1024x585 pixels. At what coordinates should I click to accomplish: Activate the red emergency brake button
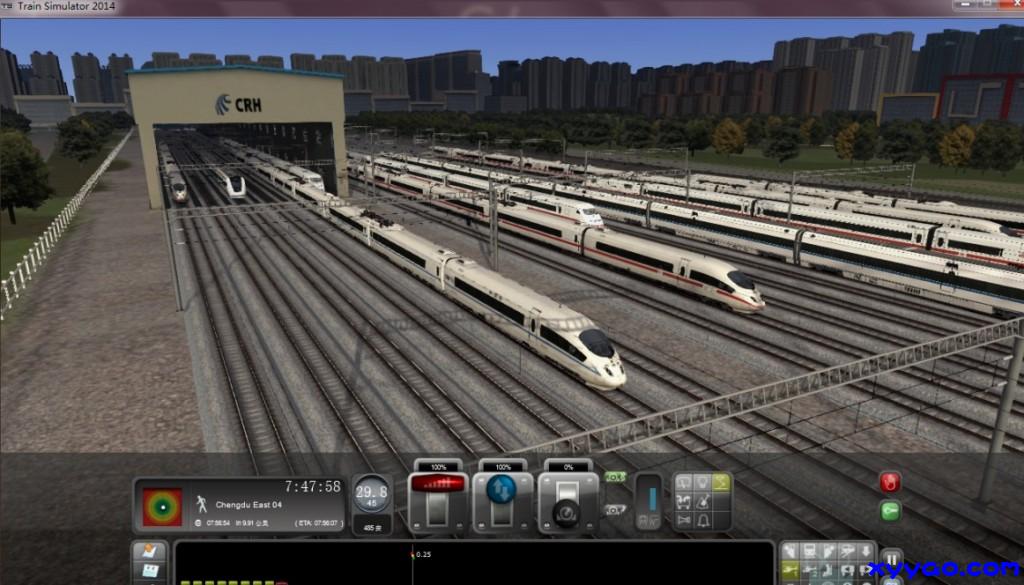click(890, 482)
